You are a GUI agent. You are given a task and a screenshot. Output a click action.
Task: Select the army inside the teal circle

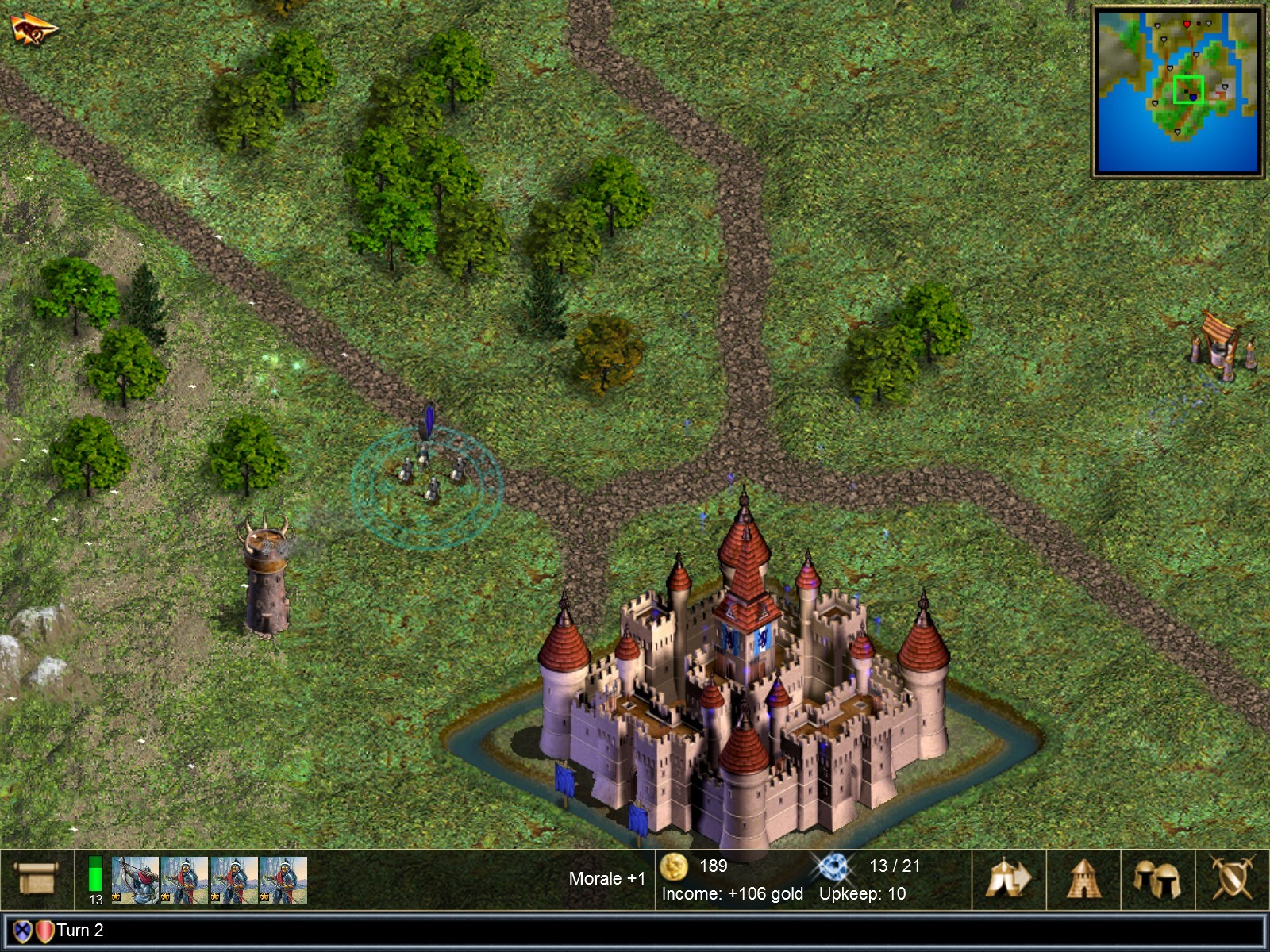click(427, 478)
